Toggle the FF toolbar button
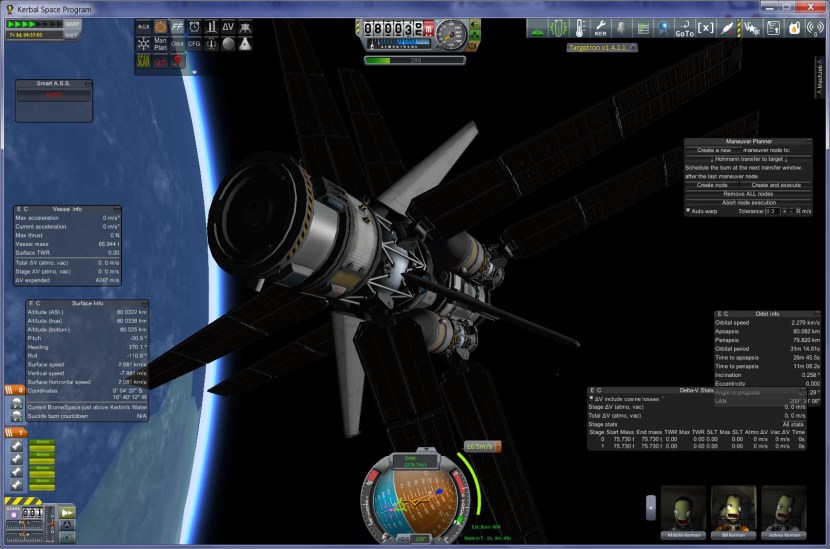This screenshot has height=549, width=830. tap(177, 26)
